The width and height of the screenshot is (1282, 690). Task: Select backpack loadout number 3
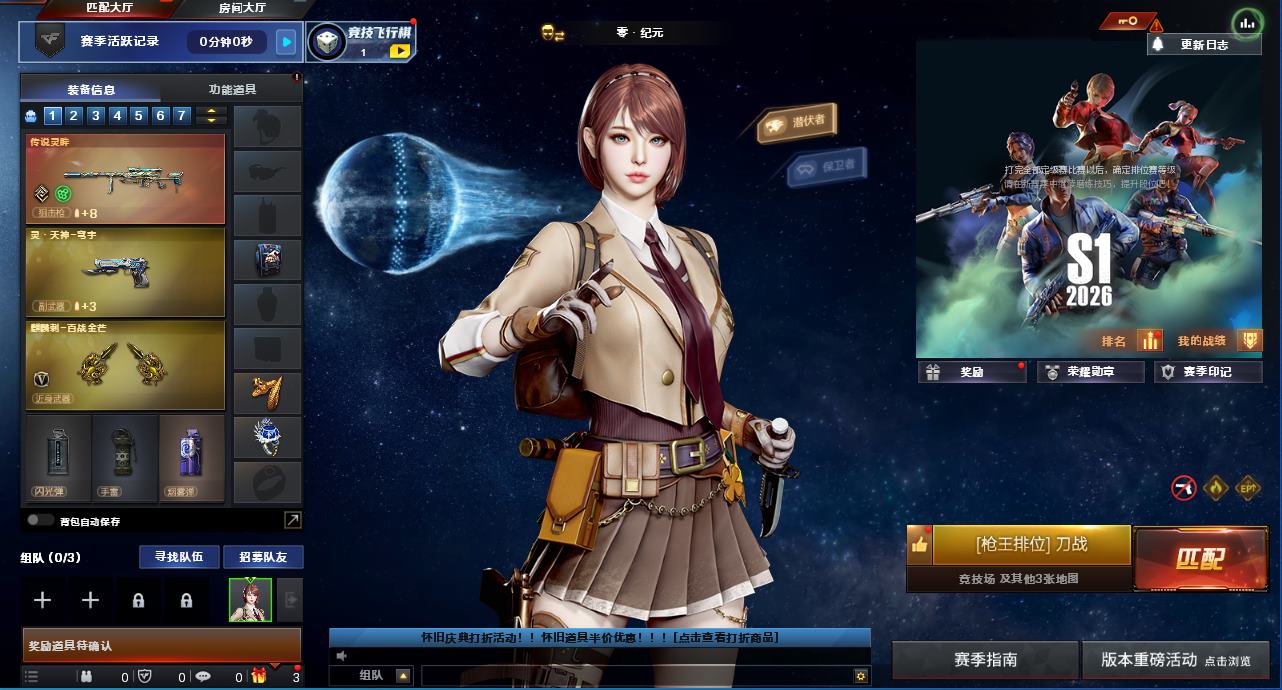[96, 116]
